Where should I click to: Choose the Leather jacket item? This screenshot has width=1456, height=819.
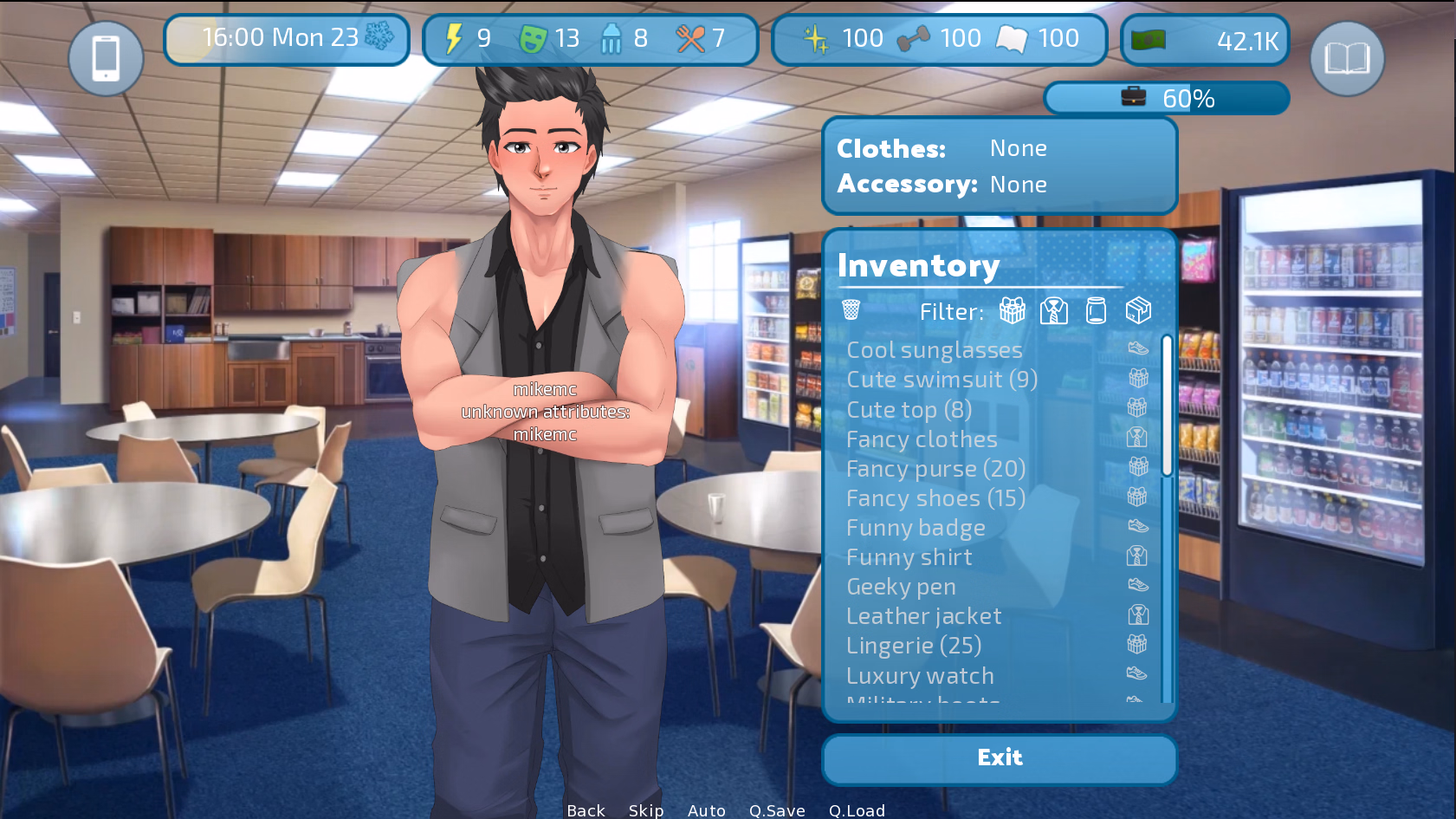point(923,616)
